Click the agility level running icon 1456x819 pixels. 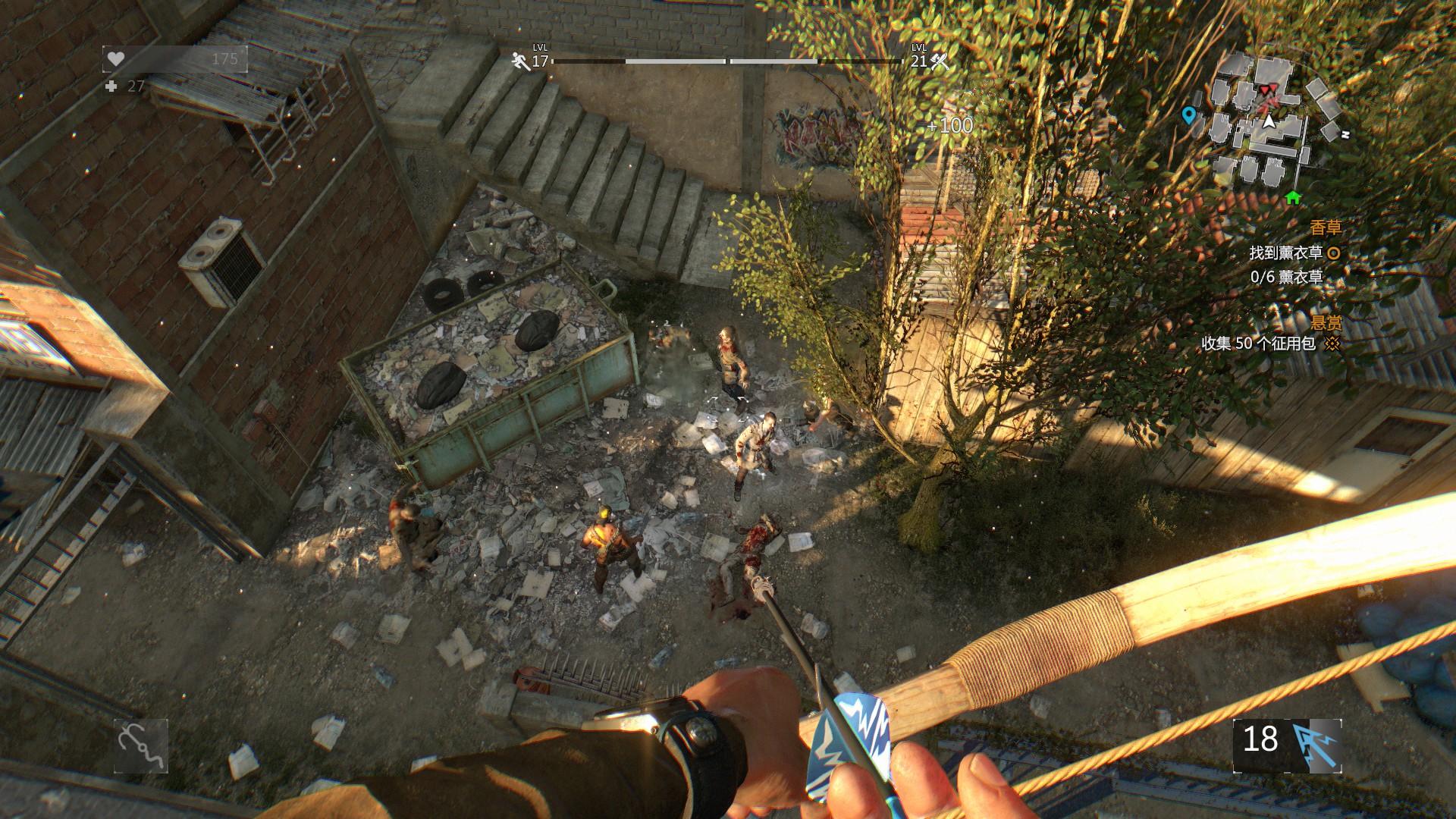click(x=520, y=61)
